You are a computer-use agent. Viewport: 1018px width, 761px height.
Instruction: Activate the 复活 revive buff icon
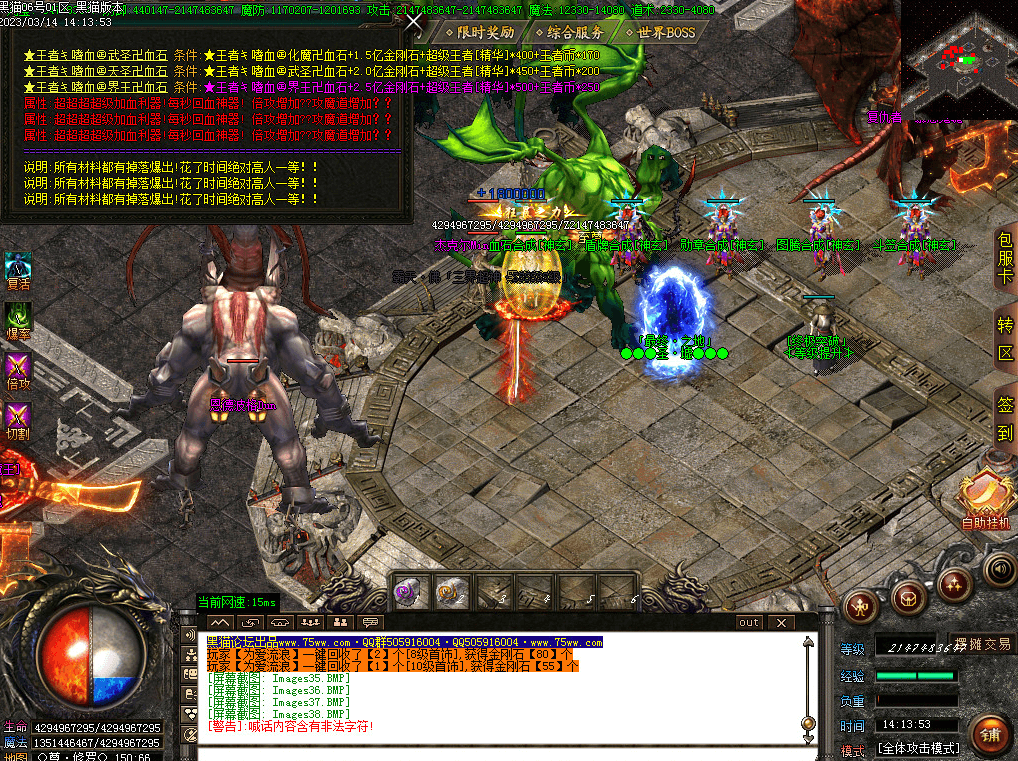tap(19, 270)
